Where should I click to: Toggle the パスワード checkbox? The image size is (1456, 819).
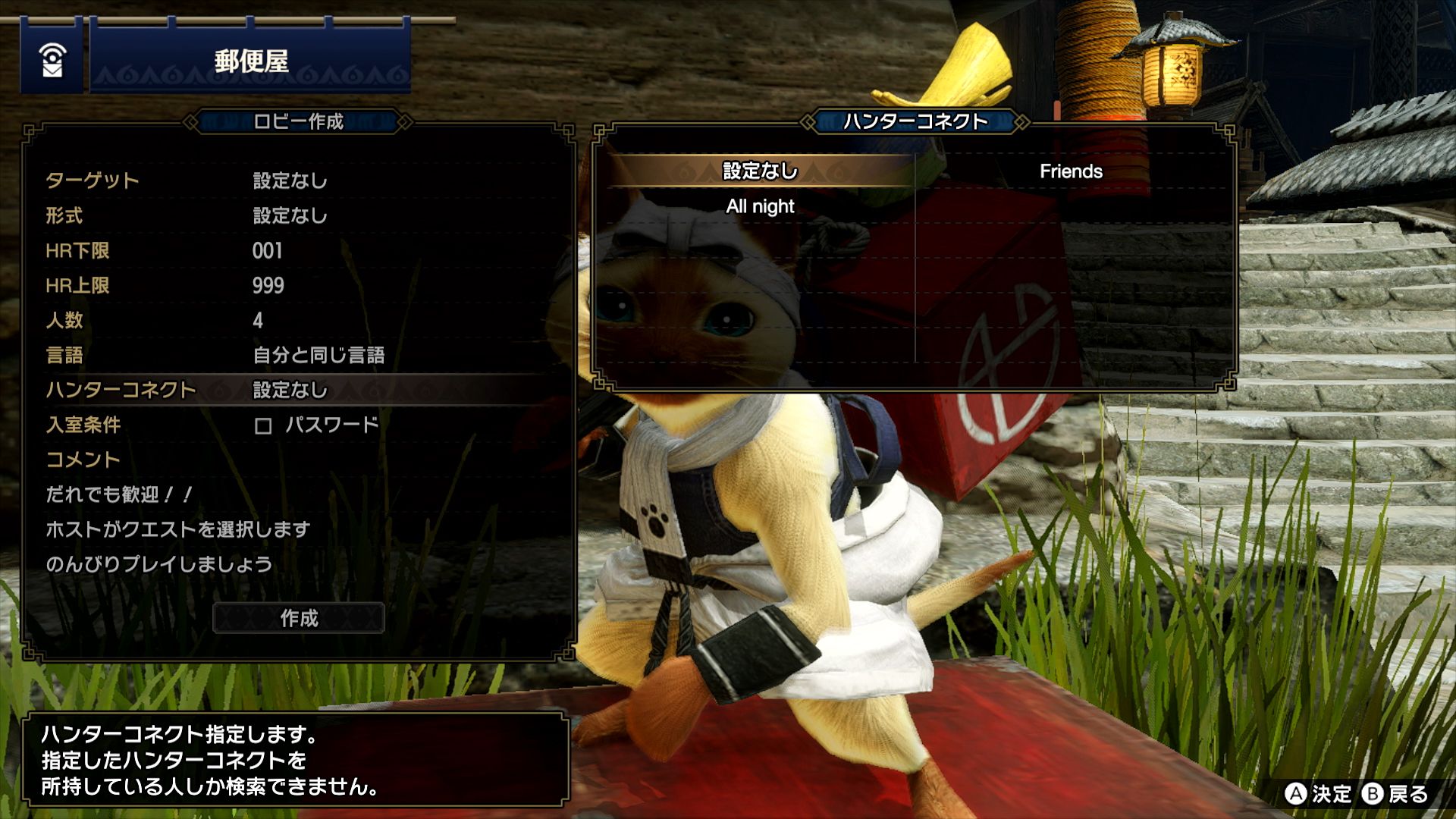[263, 425]
